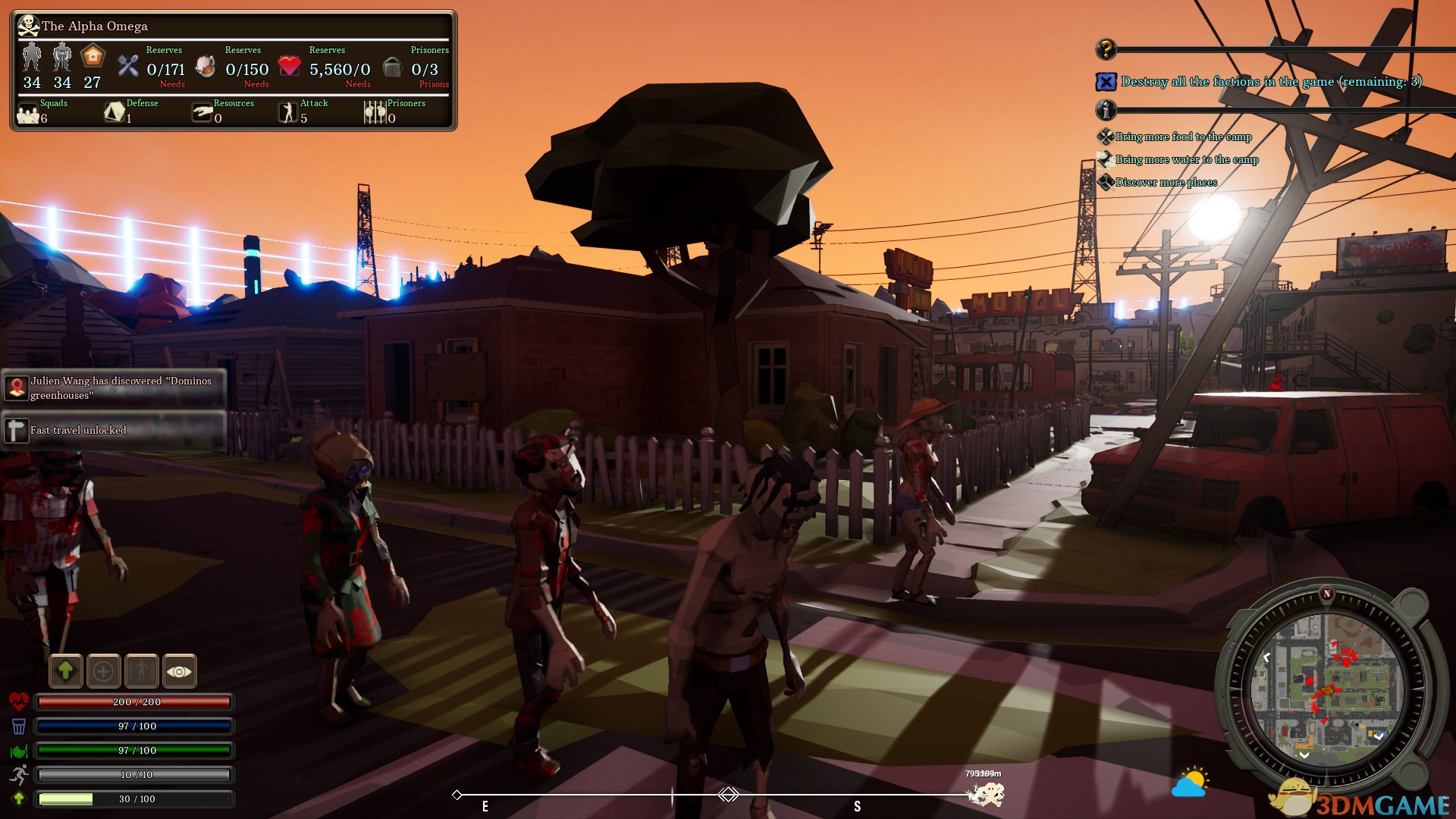This screenshot has height=819, width=1456.
Task: Click the green up-arrow level button
Action: (66, 670)
